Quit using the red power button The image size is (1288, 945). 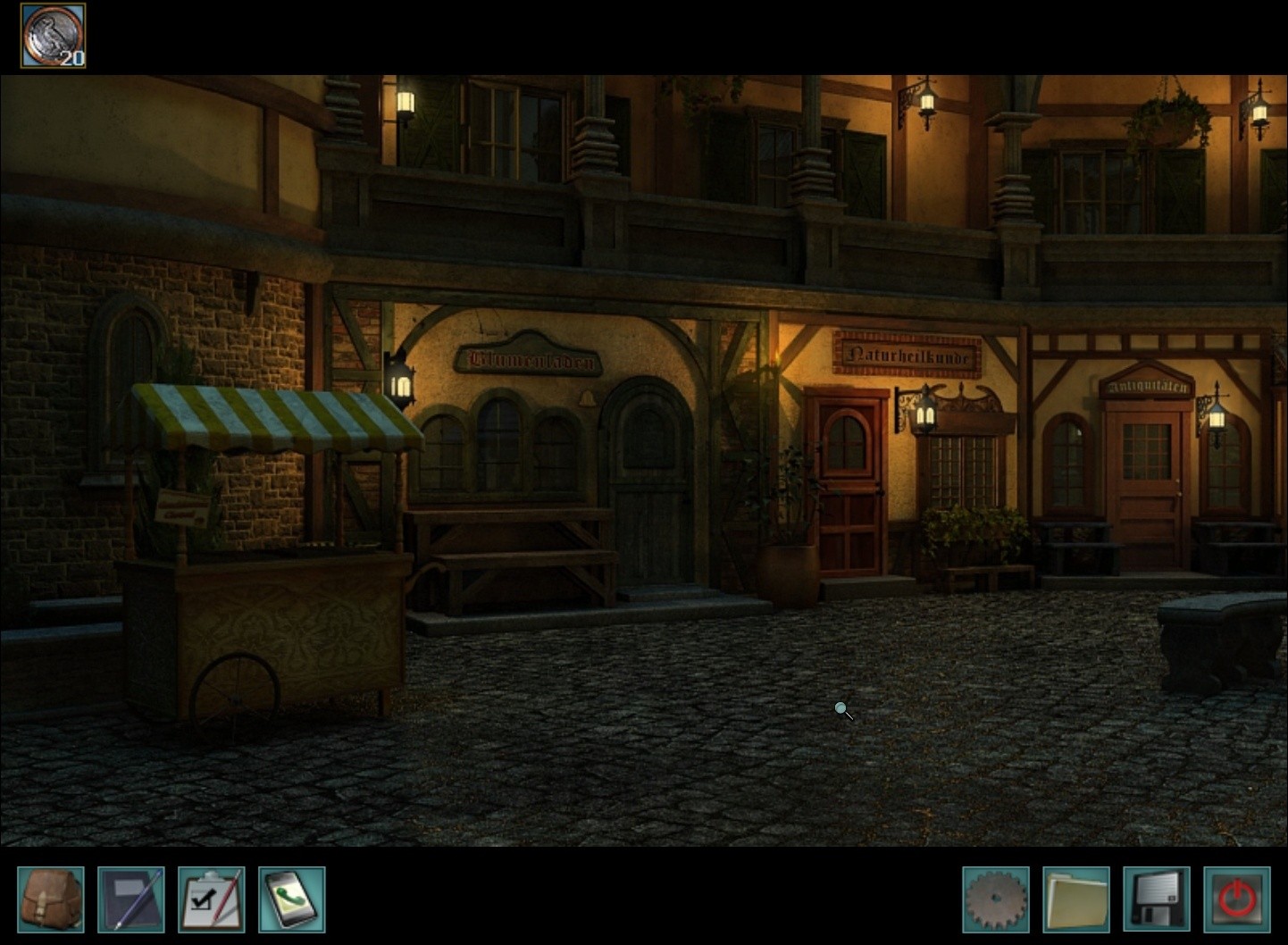1236,899
